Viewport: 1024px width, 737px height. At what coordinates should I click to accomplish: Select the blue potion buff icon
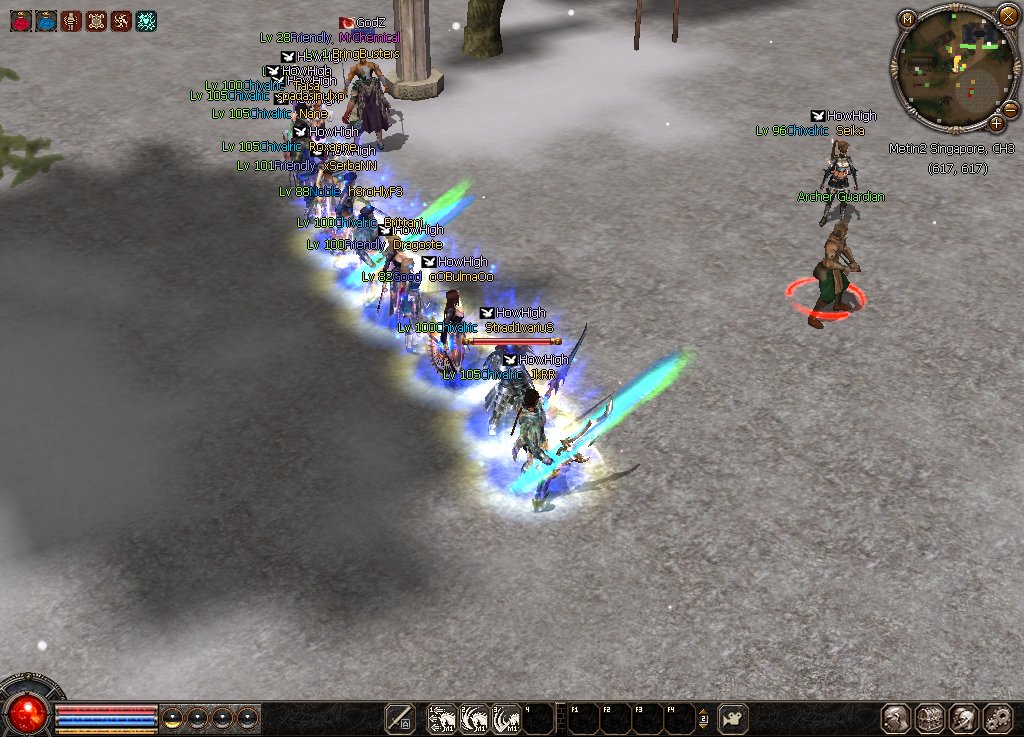click(46, 20)
